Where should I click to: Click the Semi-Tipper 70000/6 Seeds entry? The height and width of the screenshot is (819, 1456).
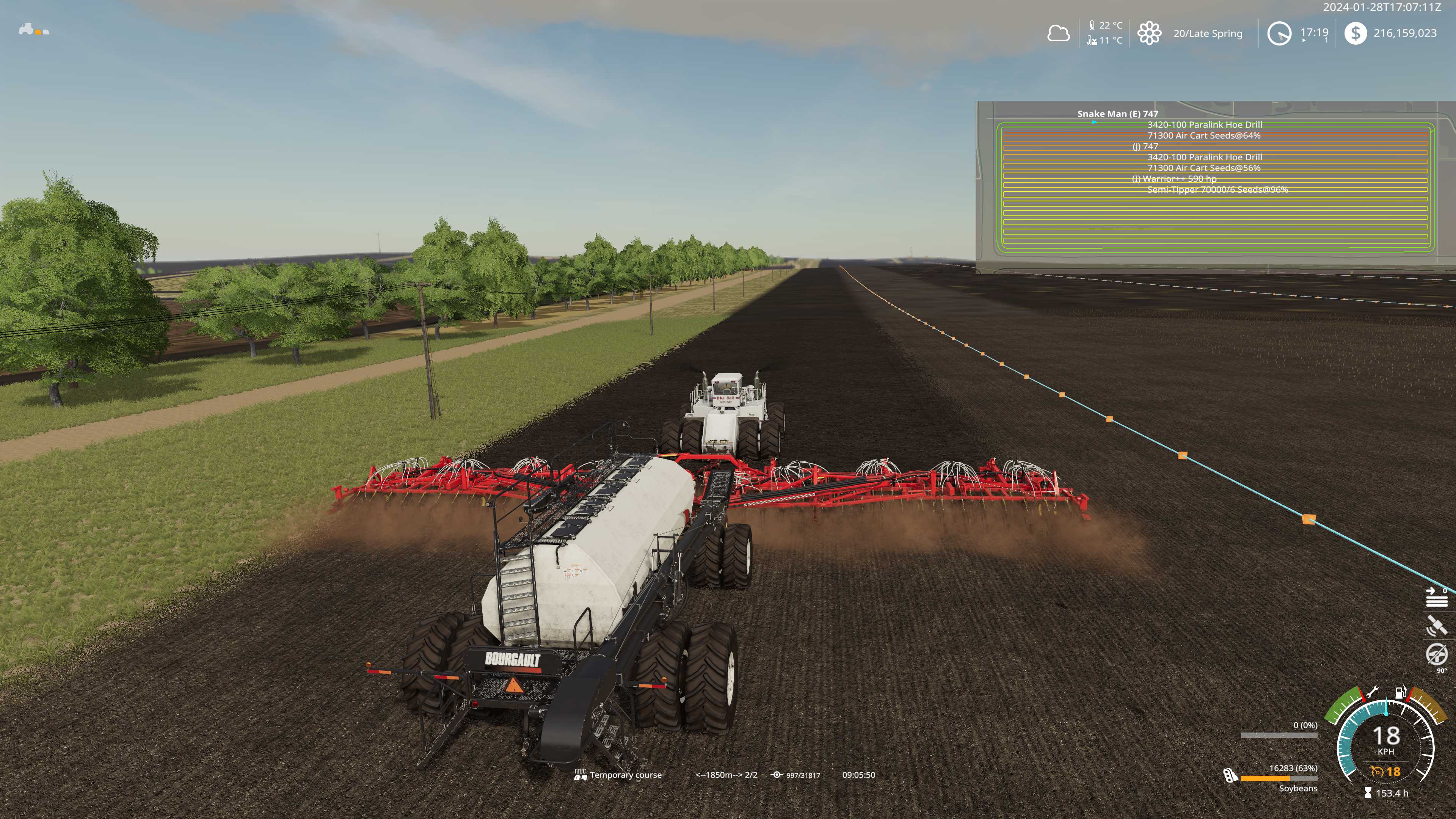(1217, 189)
